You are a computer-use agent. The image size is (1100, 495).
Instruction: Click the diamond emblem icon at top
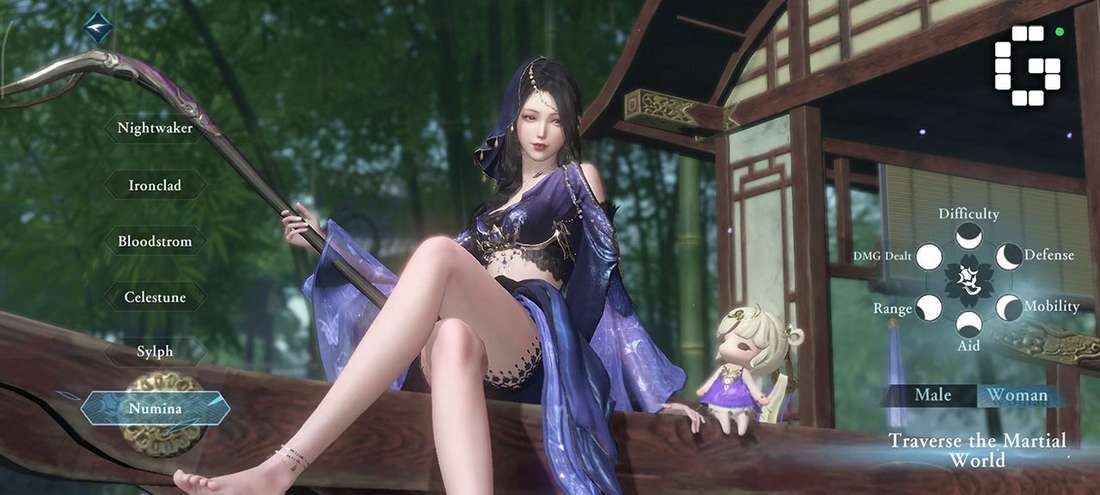coord(98,27)
